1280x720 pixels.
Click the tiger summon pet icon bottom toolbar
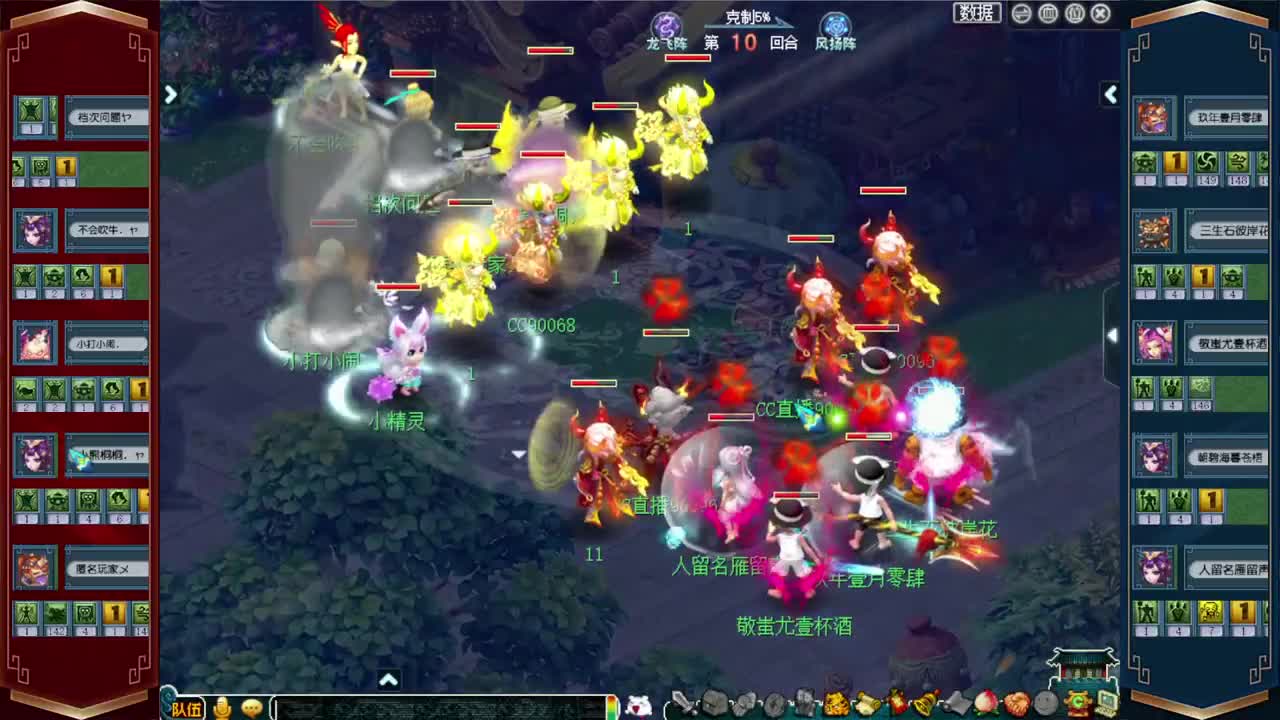tap(835, 703)
